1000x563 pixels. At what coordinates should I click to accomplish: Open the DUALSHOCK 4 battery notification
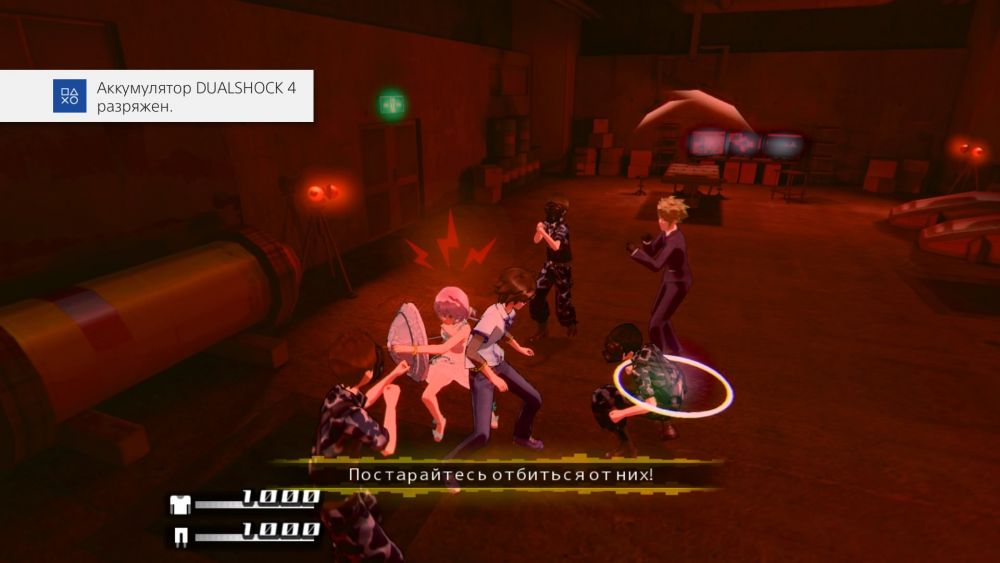(160, 97)
